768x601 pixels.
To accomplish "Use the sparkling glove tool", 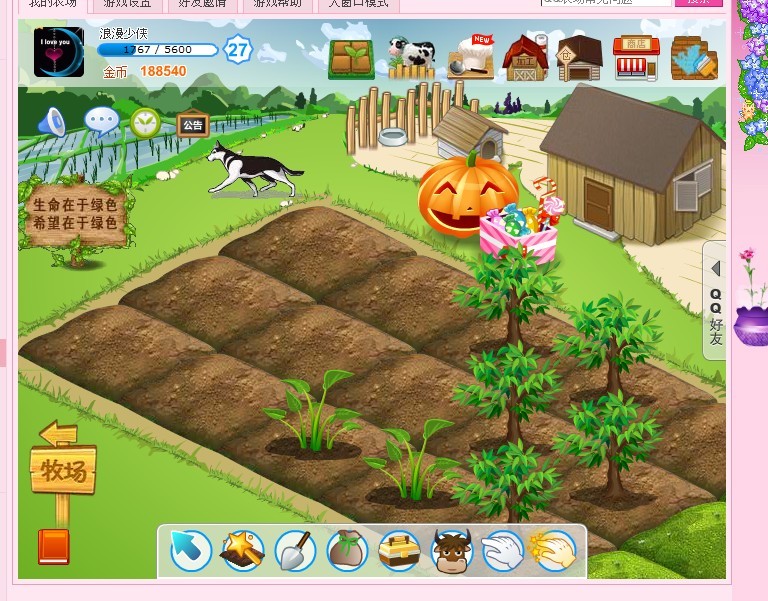I will click(x=554, y=550).
